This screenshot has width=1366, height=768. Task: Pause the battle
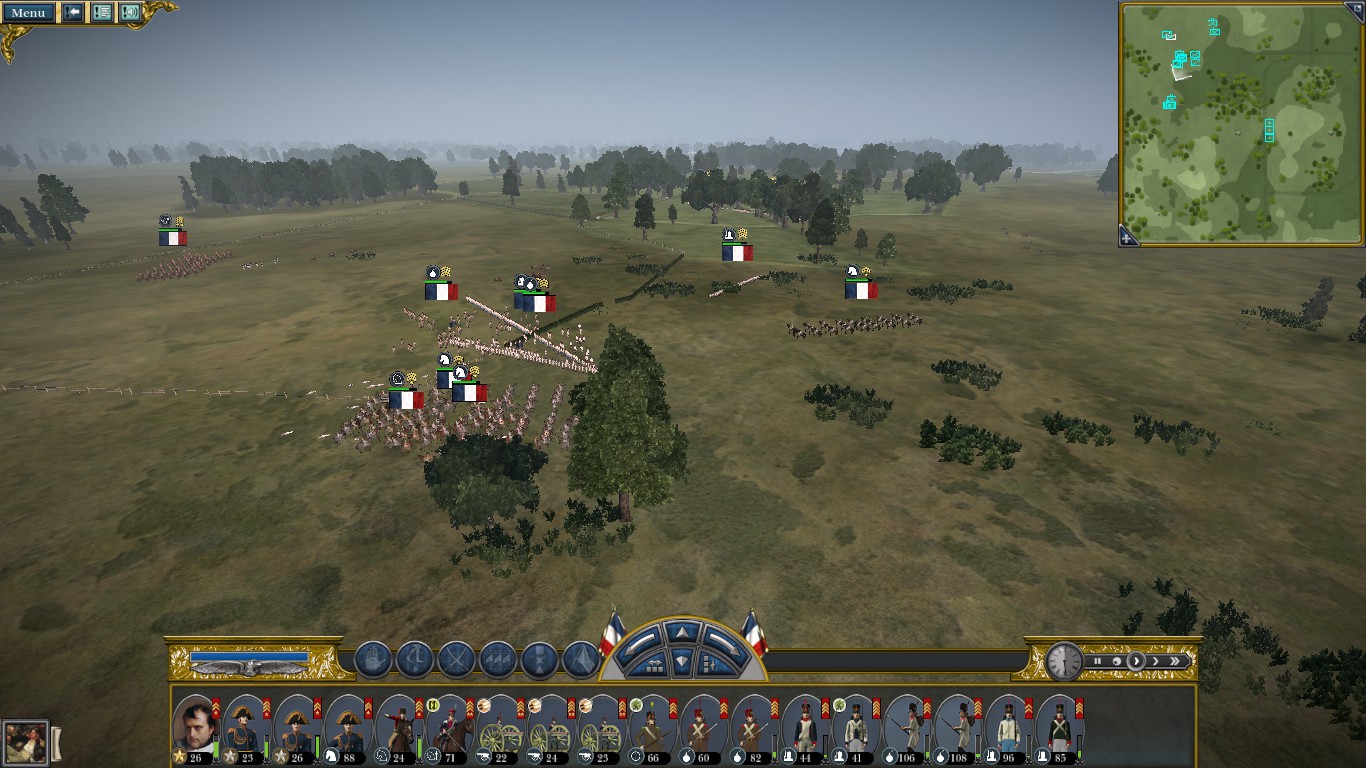pyautogui.click(x=1098, y=661)
